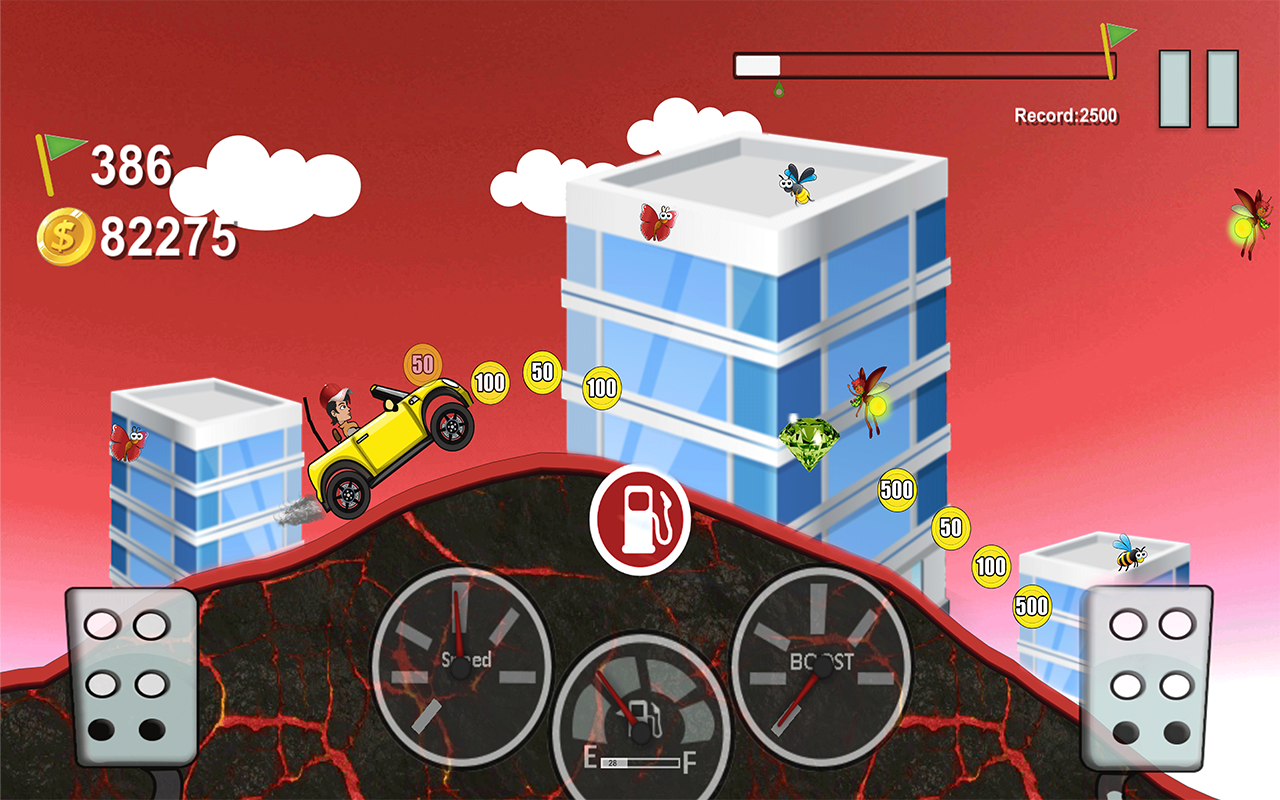Tap the Record:2500 label

point(1066,113)
